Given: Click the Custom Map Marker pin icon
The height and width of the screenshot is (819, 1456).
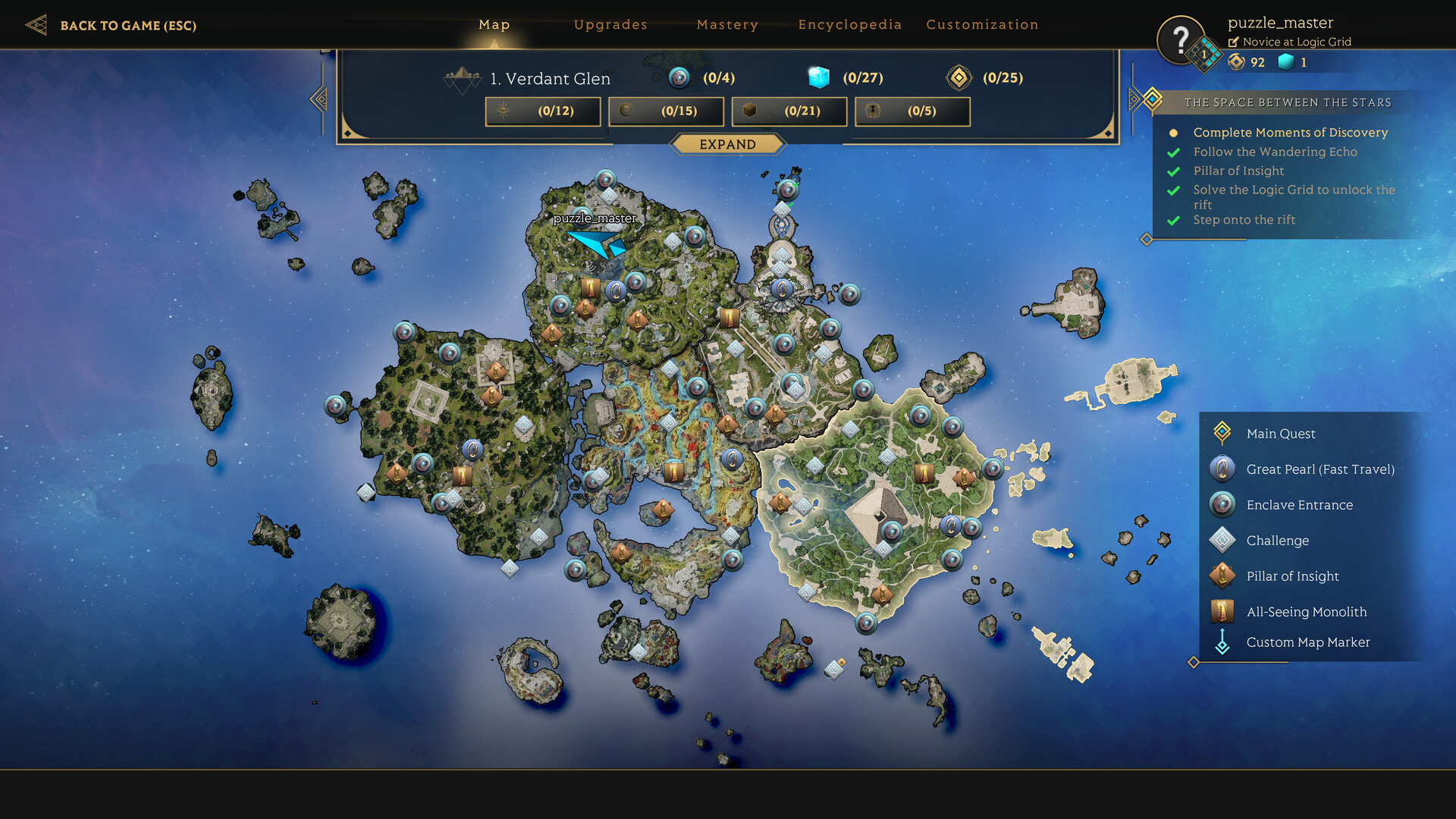Looking at the screenshot, I should (1222, 642).
